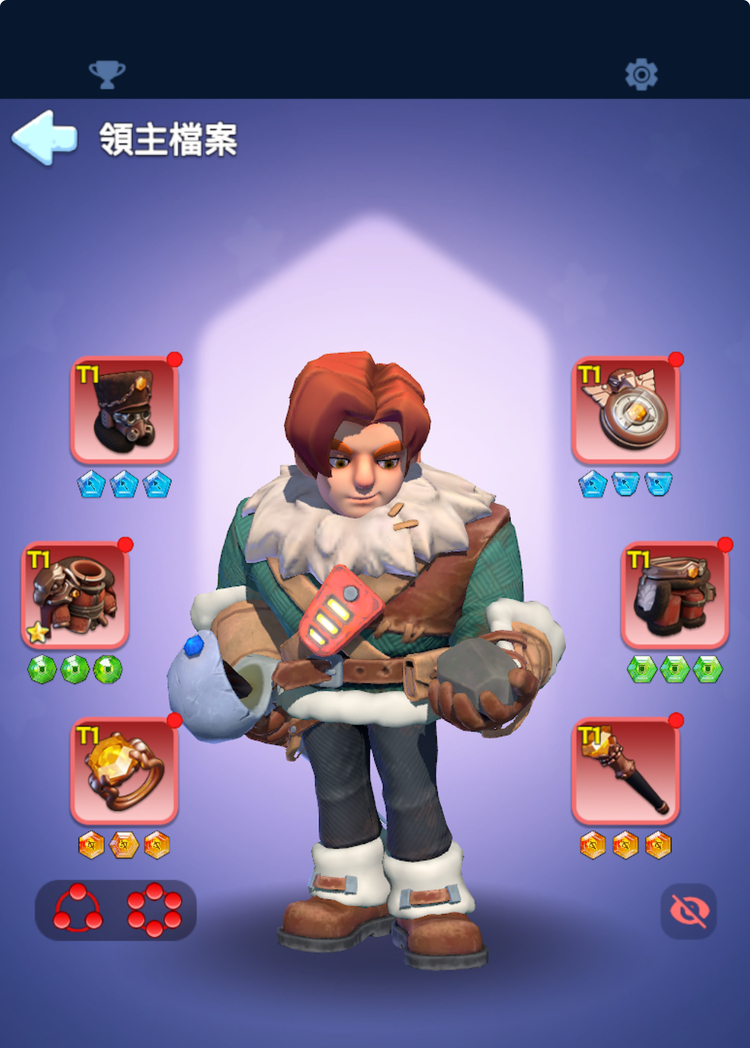Select the T1 scepter weapon slot
This screenshot has width=750, height=1048.
(626, 770)
